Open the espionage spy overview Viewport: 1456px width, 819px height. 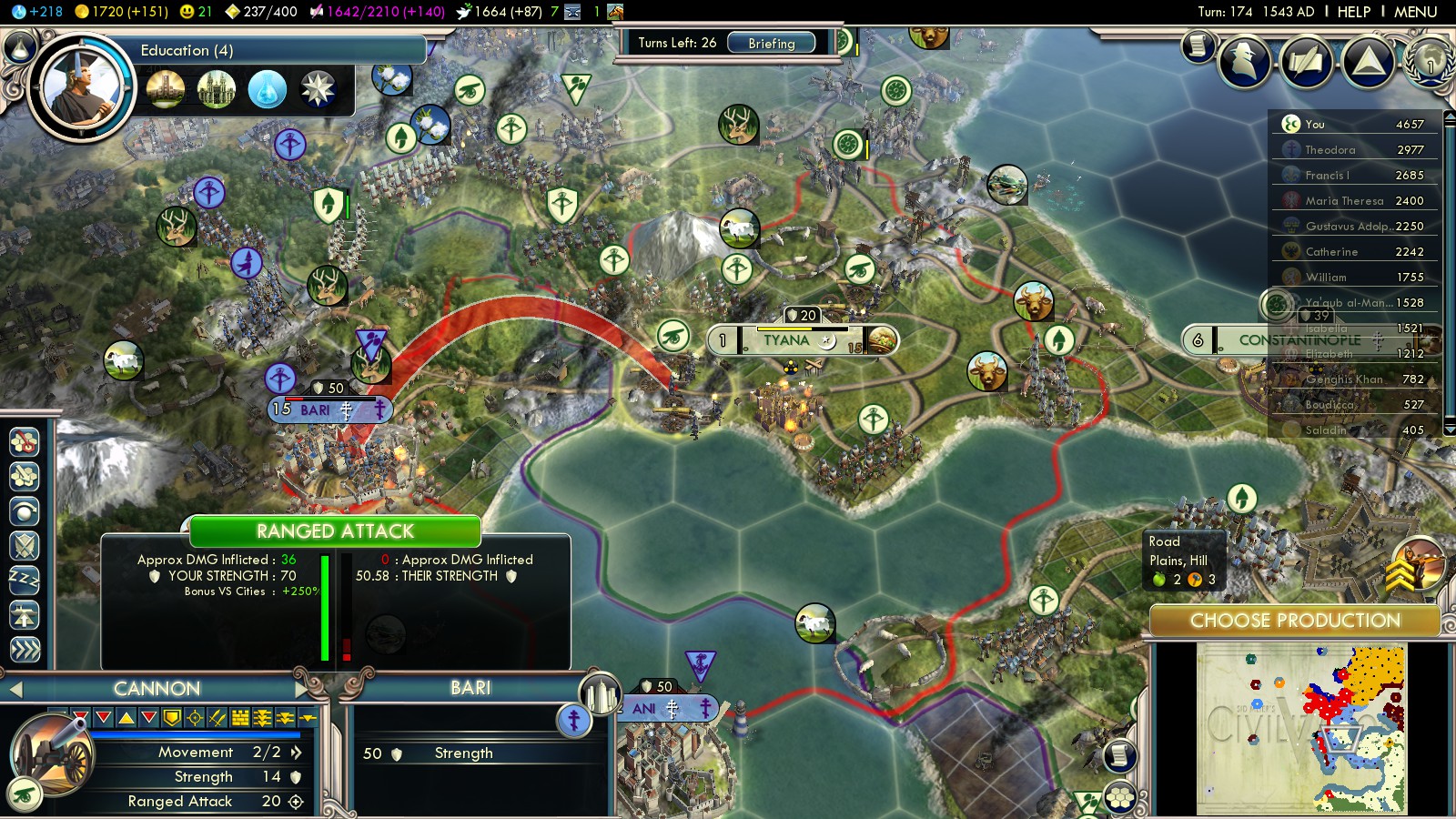[1244, 61]
